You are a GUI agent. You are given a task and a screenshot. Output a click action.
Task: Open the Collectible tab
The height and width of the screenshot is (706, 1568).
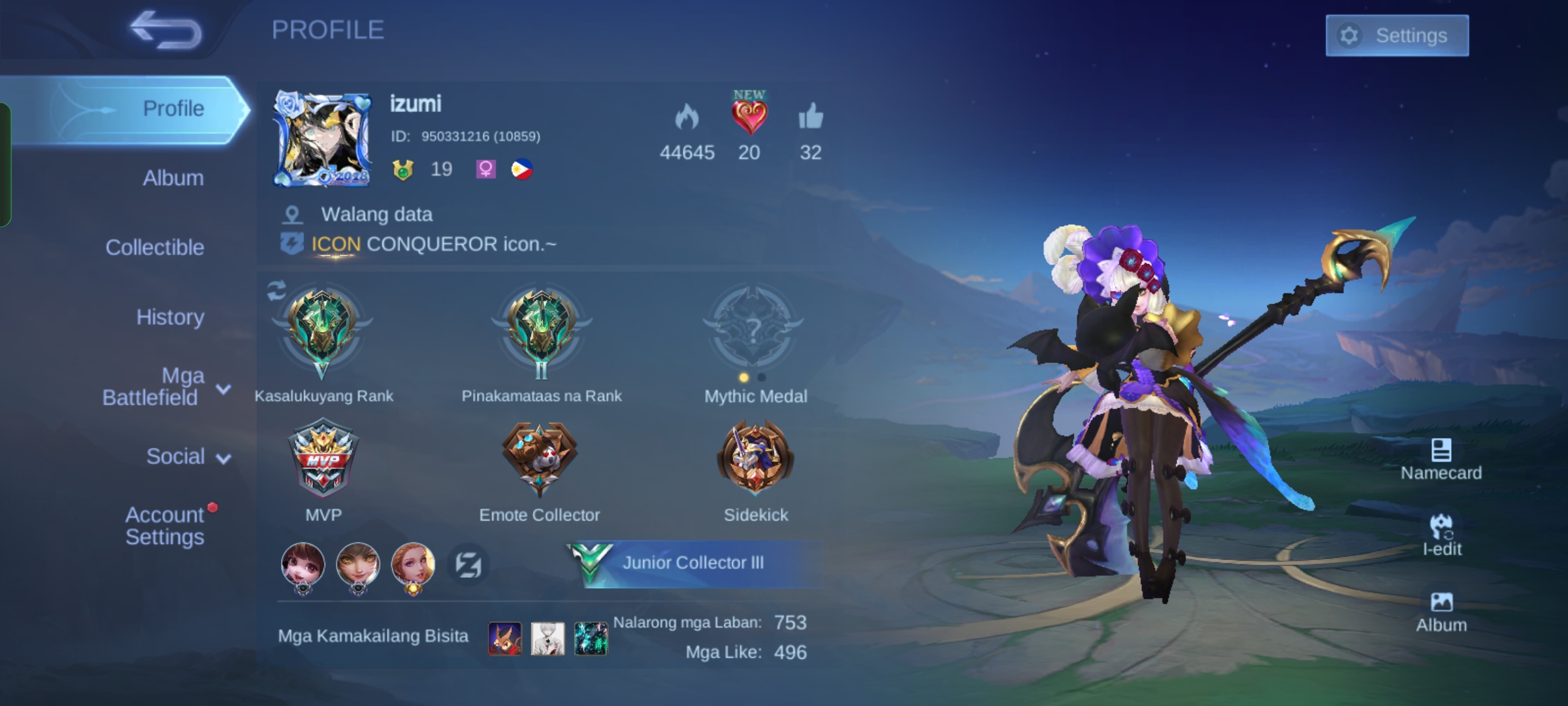pyautogui.click(x=155, y=247)
